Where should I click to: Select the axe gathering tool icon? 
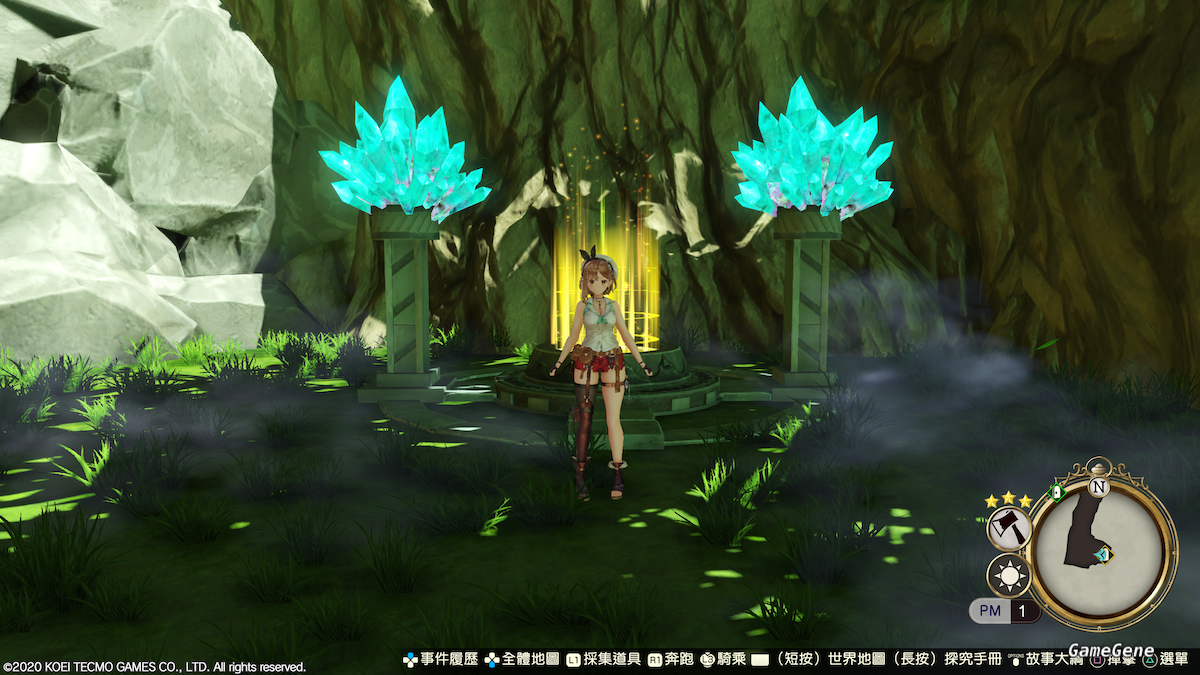1008,528
